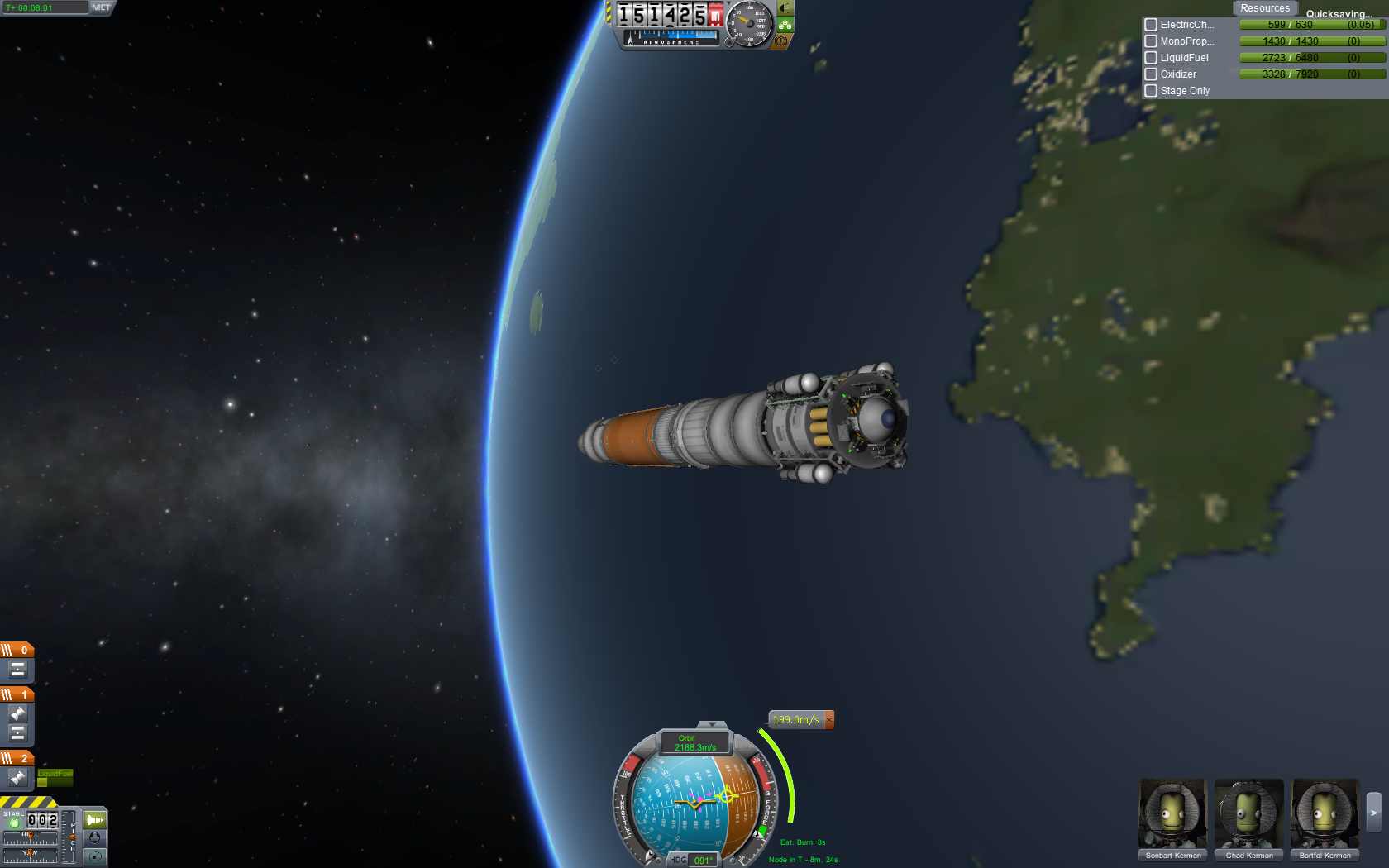
Task: Switch to staging mode button
Action: pyautogui.click(x=95, y=820)
